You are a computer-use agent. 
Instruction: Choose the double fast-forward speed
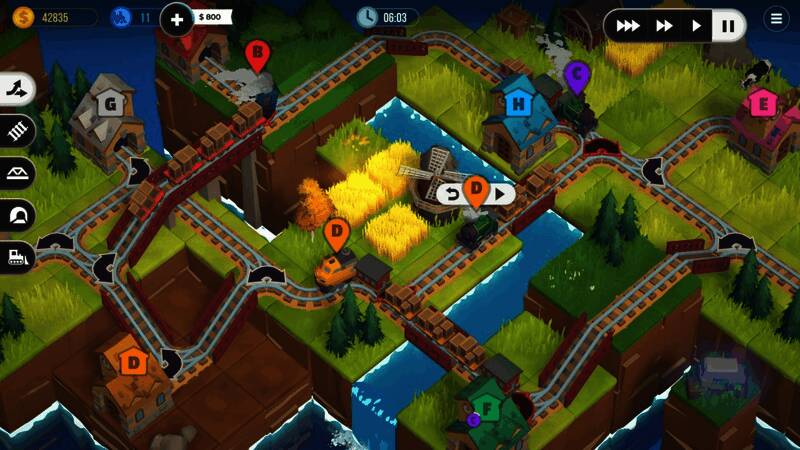point(663,26)
